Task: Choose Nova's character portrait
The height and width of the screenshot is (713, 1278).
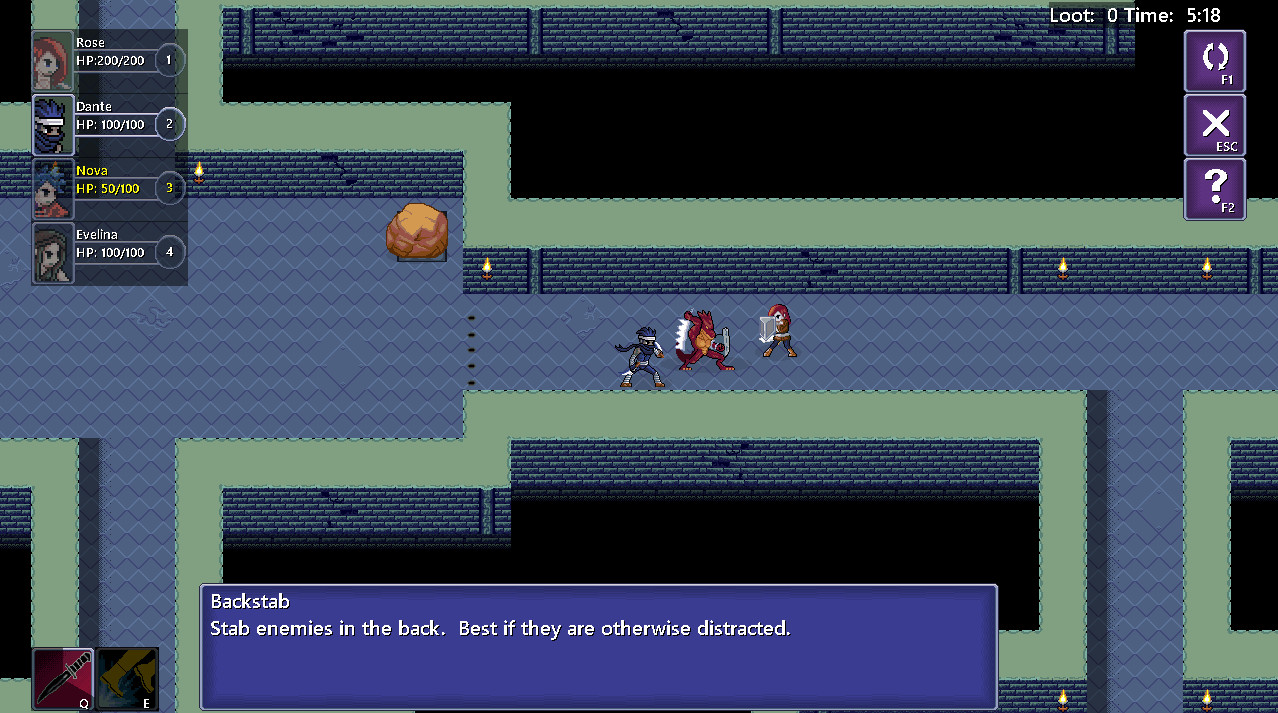Action: click(53, 189)
